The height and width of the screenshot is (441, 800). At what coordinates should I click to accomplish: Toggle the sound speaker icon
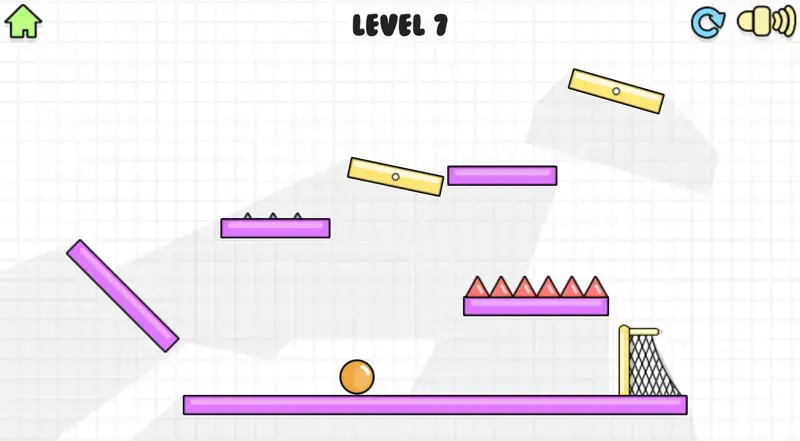click(x=765, y=22)
